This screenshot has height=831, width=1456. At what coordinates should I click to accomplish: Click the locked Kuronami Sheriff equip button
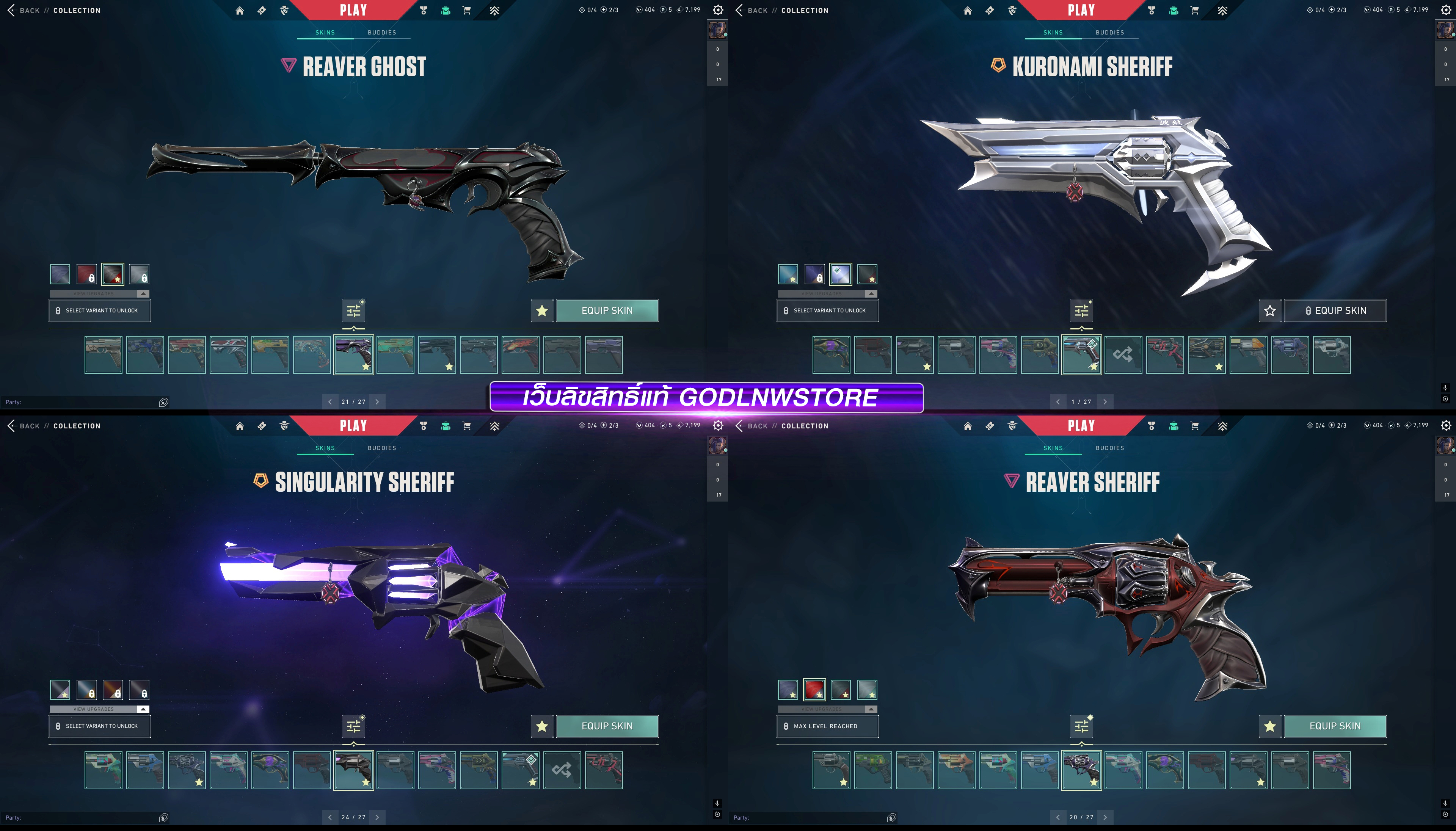(1334, 310)
